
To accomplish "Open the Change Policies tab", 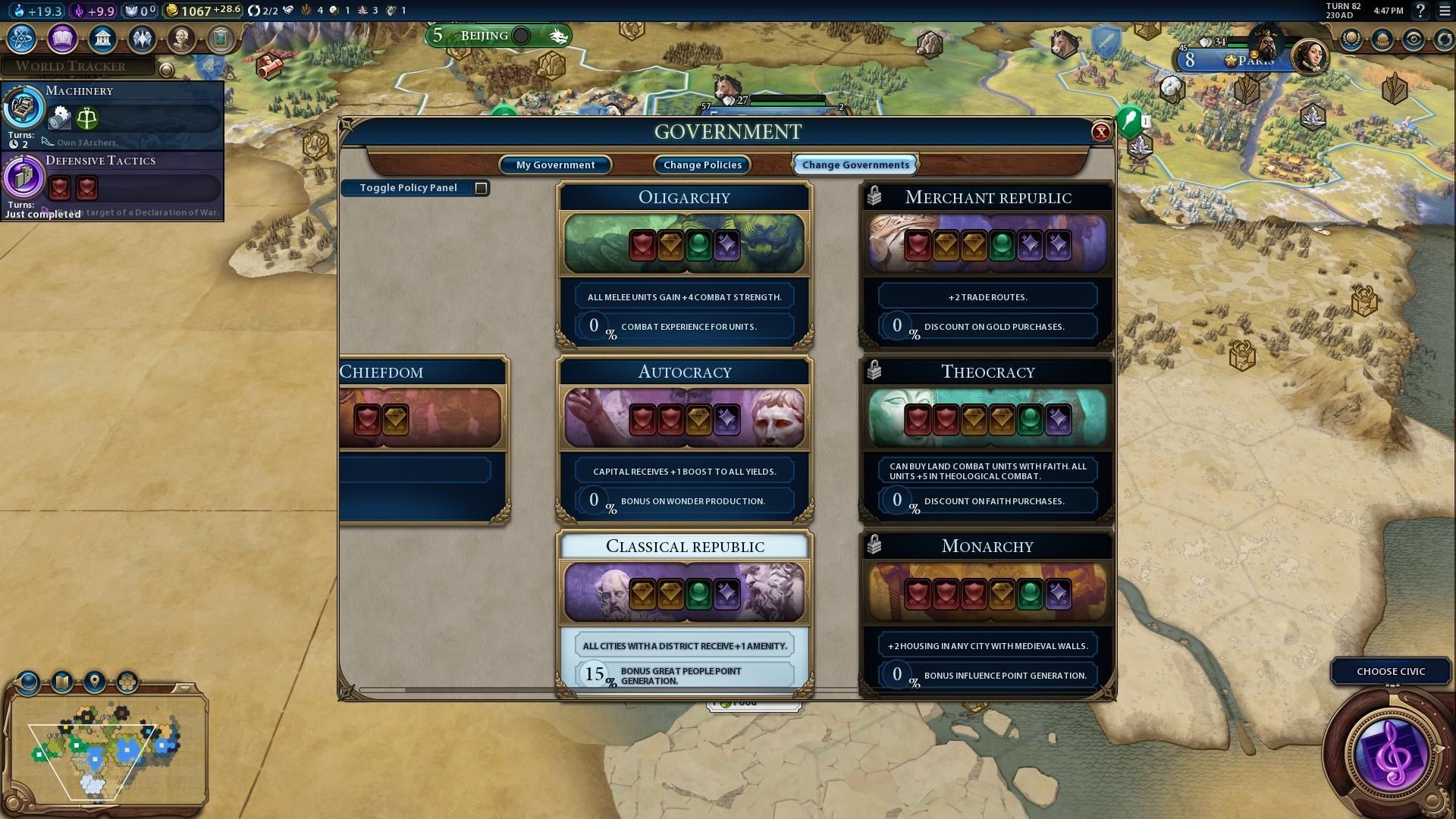I will (702, 165).
